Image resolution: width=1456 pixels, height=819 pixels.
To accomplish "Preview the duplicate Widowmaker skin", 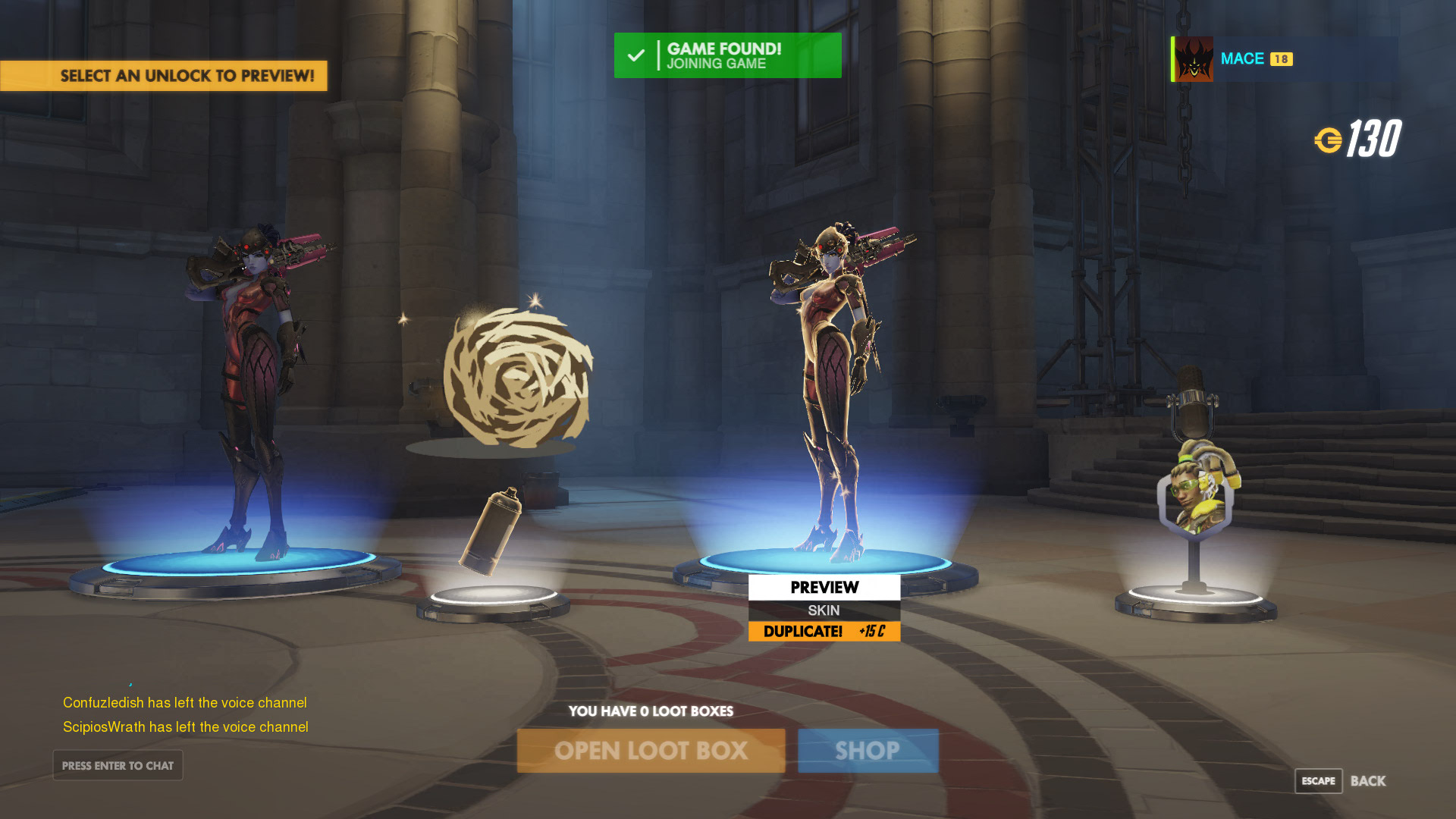I will point(824,588).
